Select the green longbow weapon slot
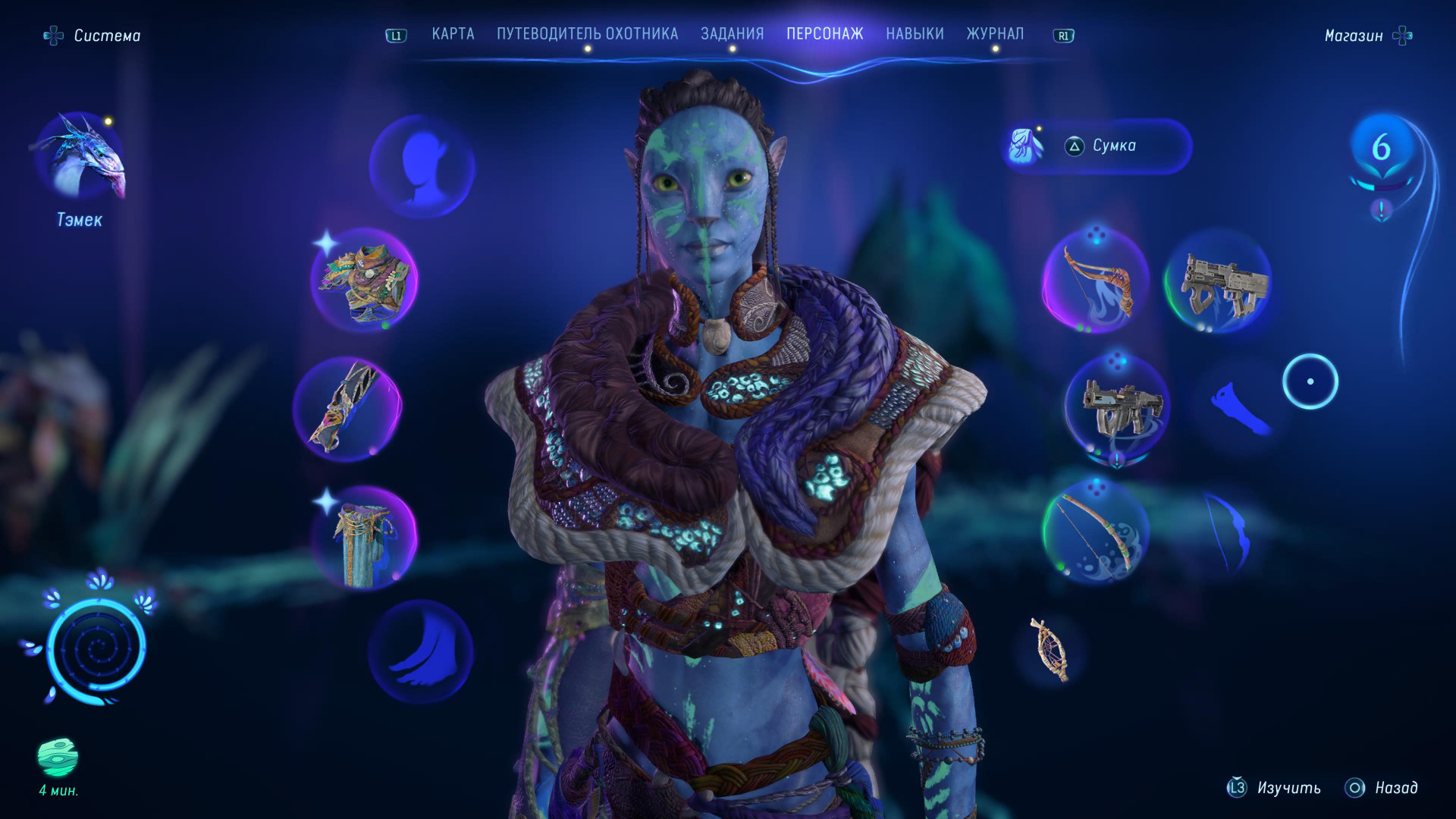 click(1095, 532)
